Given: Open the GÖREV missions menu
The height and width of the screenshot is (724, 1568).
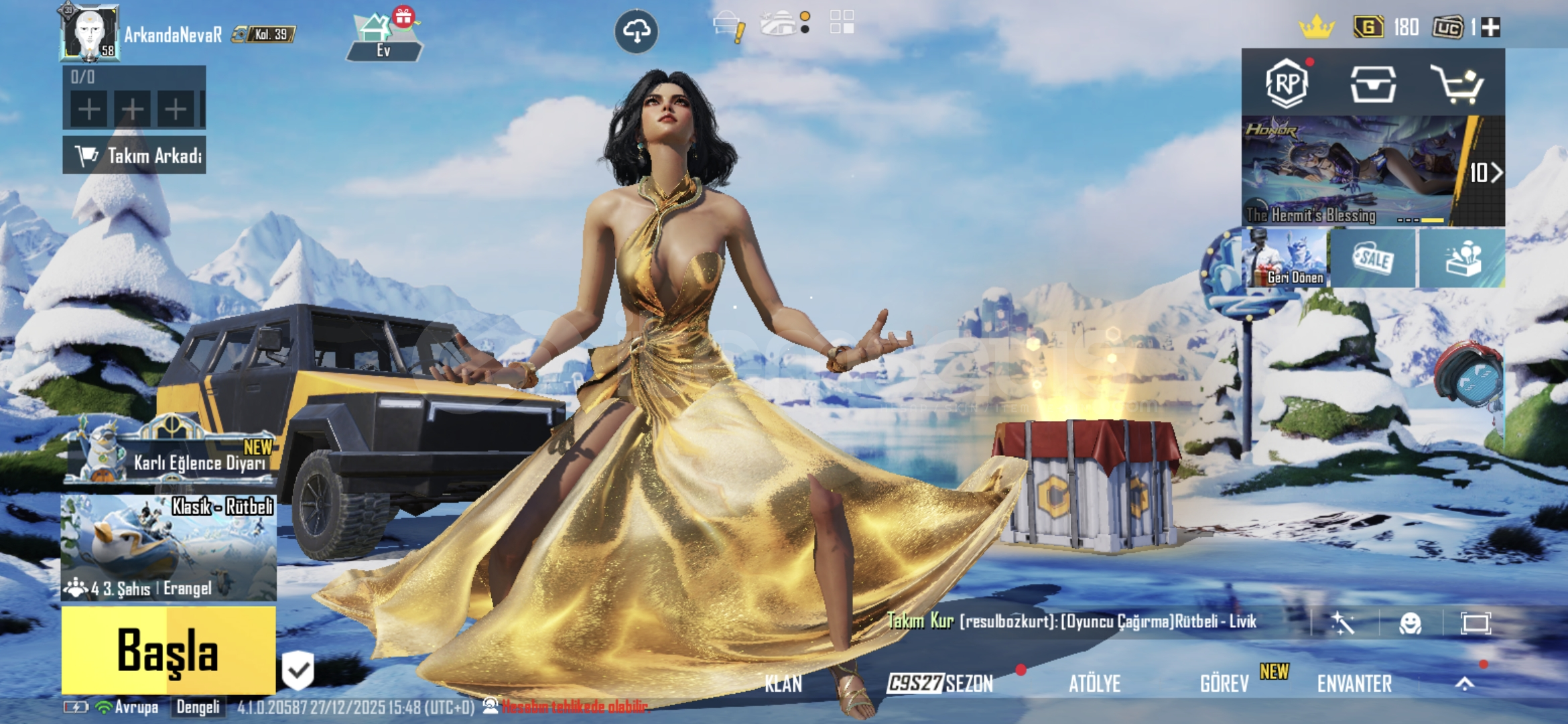Looking at the screenshot, I should point(1224,684).
